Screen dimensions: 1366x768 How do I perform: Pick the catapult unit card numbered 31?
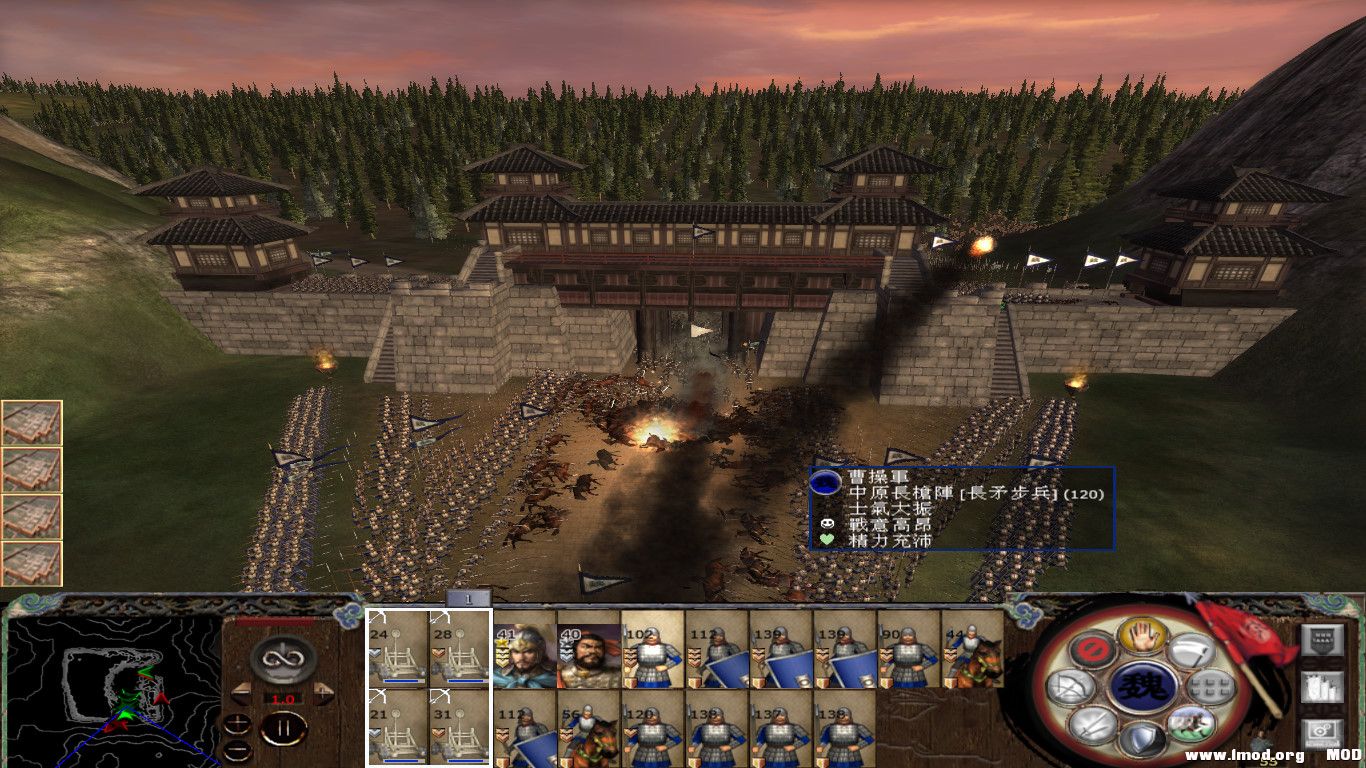(x=460, y=727)
